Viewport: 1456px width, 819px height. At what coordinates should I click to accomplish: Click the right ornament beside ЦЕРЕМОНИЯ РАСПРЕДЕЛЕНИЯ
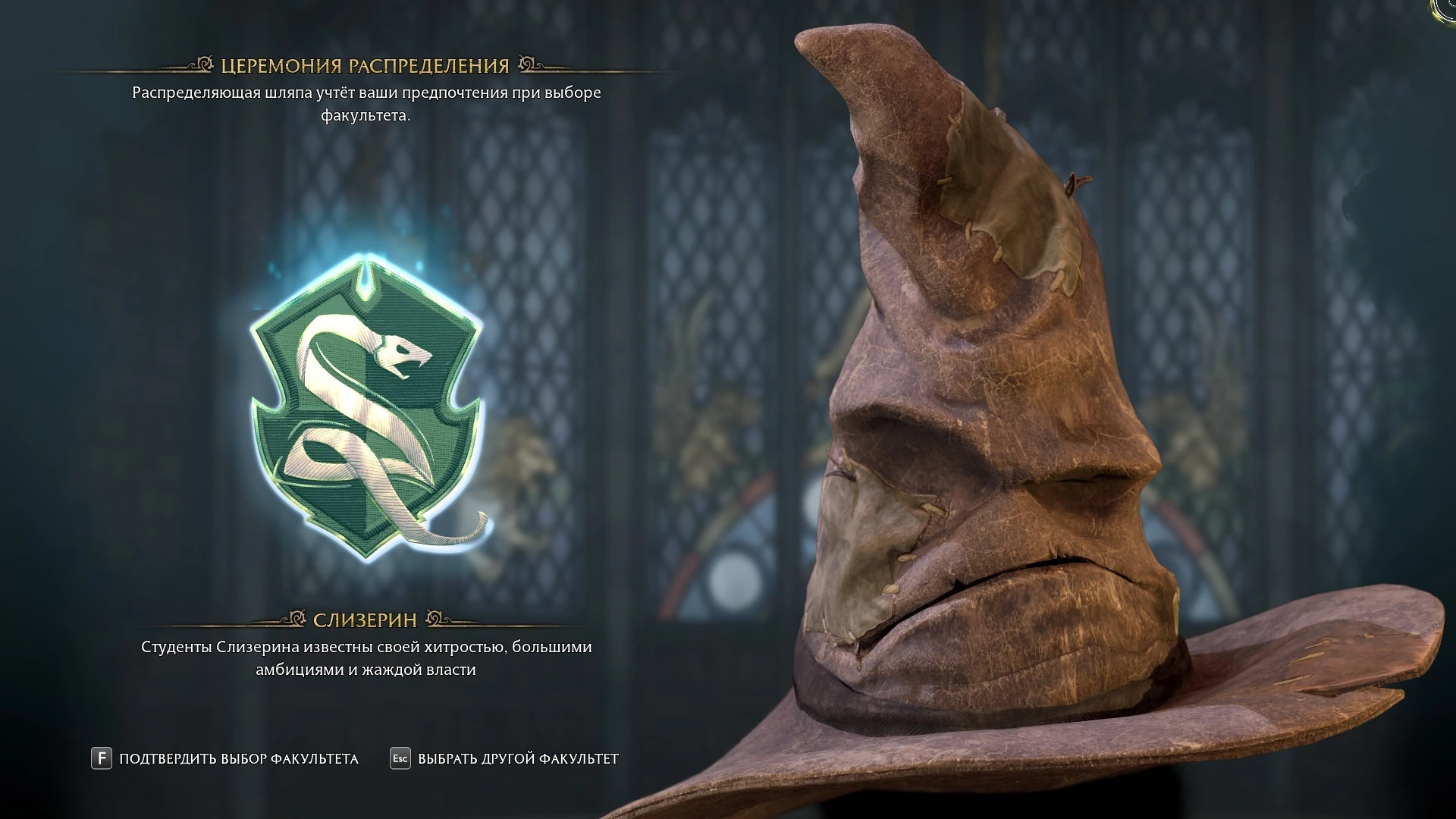tap(526, 64)
